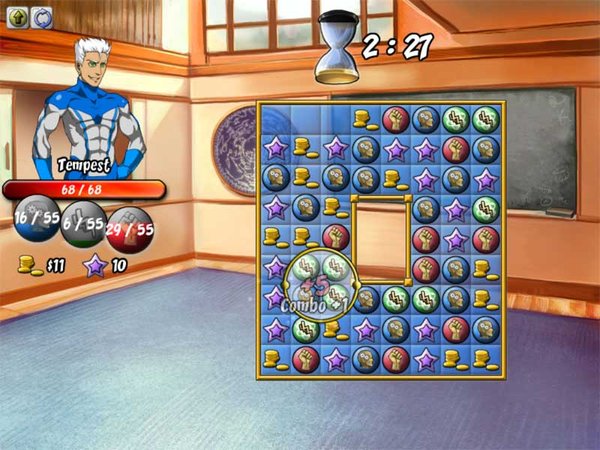Image resolution: width=600 pixels, height=450 pixels.
Task: Pick the only blue head tile in the bottom row
Action: click(x=365, y=358)
